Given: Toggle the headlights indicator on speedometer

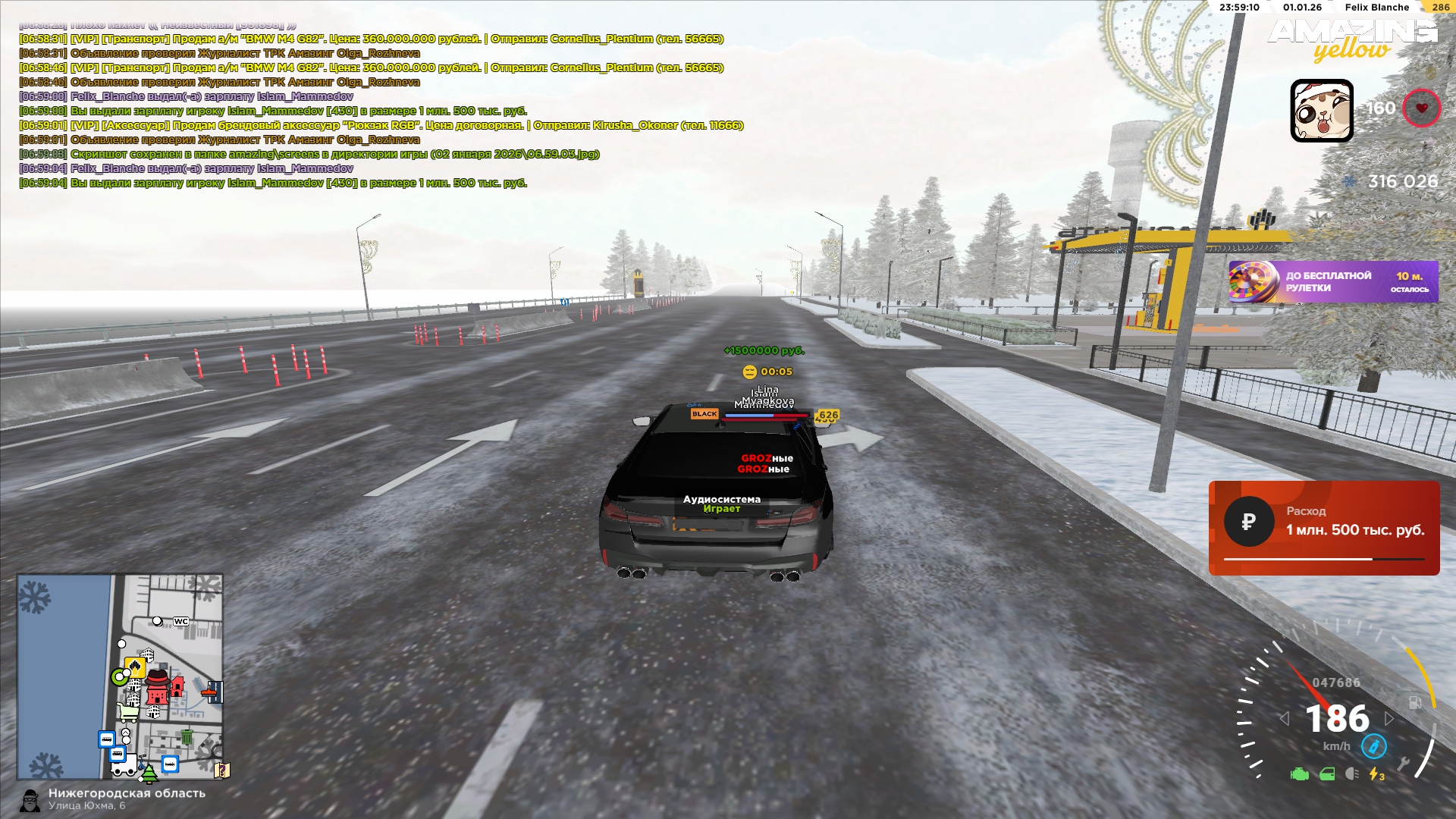Looking at the screenshot, I should [x=1351, y=774].
